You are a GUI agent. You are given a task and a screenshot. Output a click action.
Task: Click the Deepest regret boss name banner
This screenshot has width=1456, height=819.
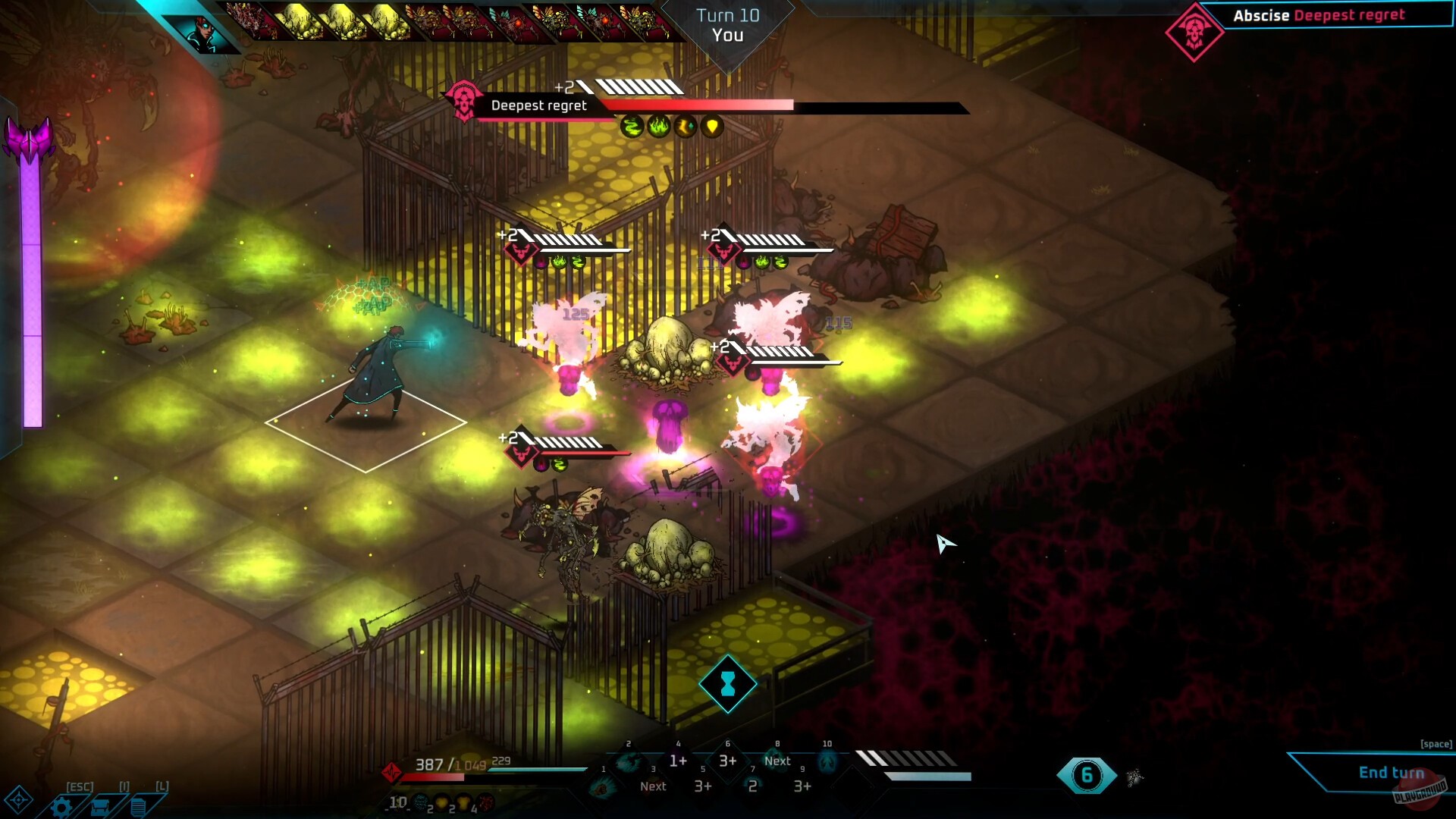tap(538, 106)
